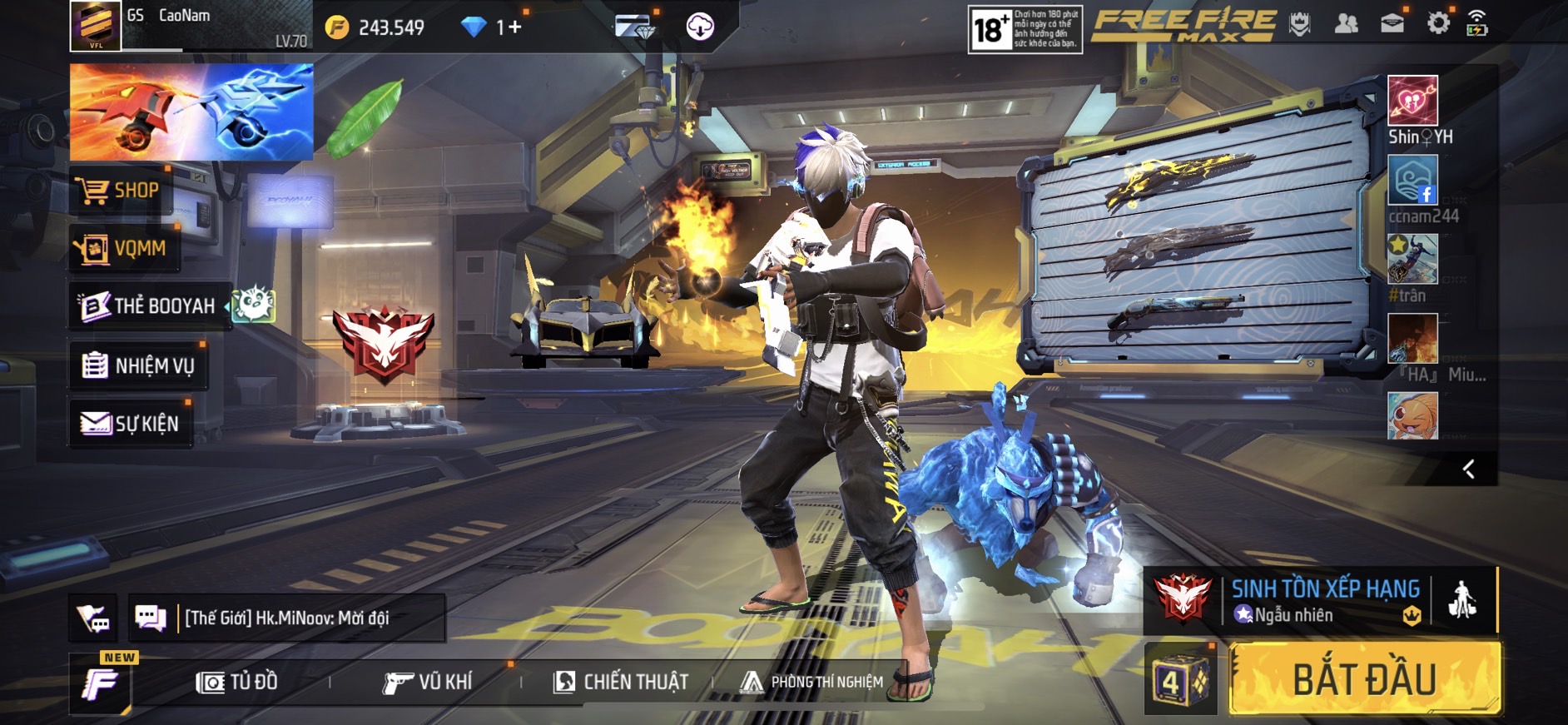Open the VQMM lucky spin menu
The width and height of the screenshot is (1568, 725).
[124, 248]
